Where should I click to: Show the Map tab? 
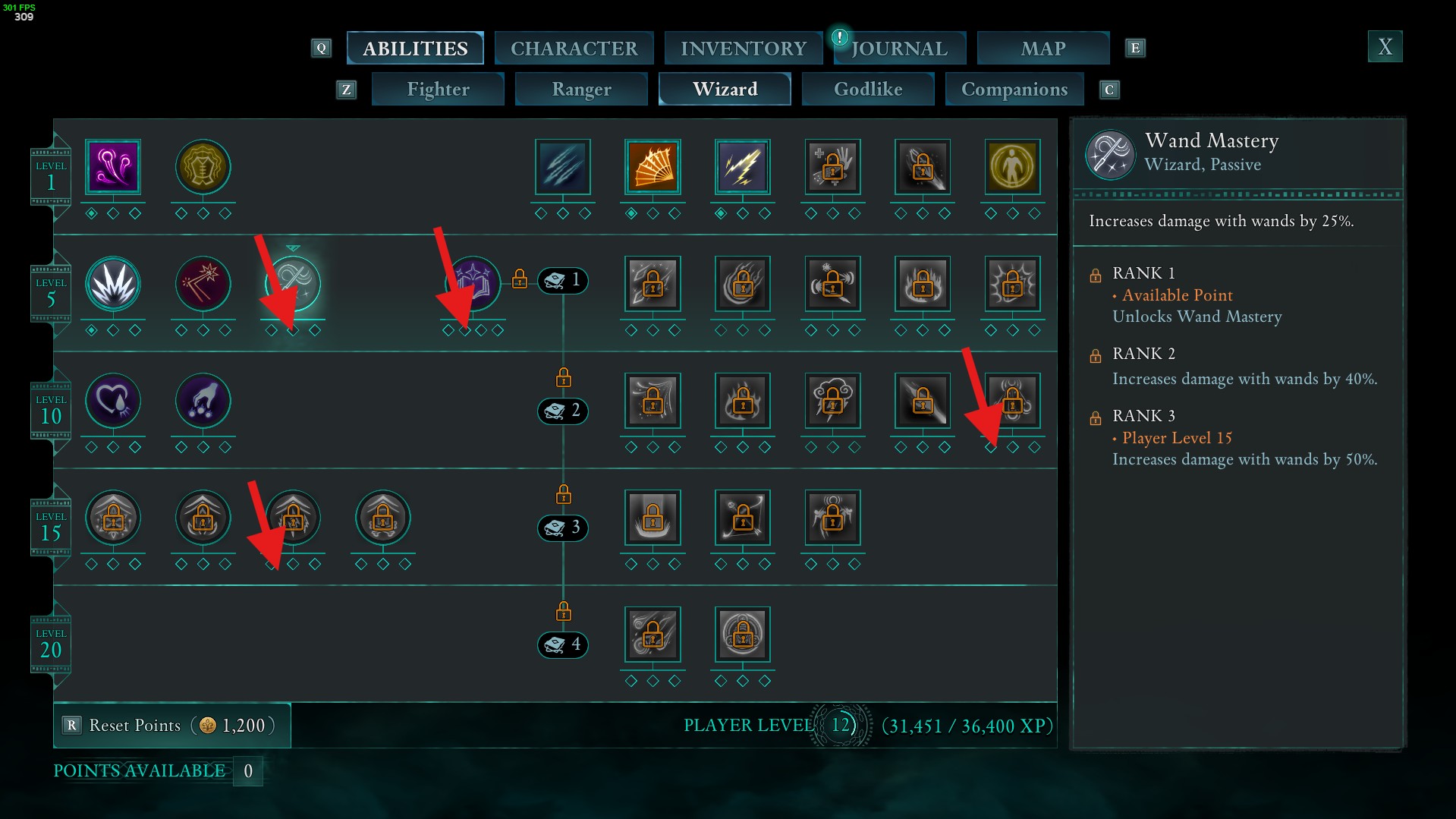pos(1042,49)
